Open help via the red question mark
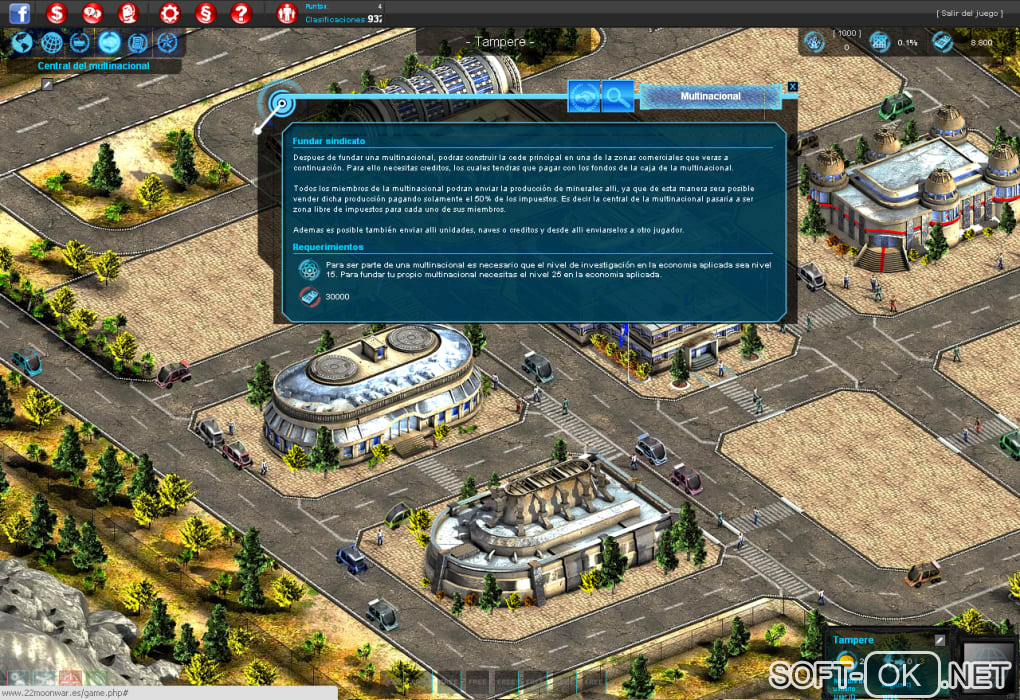 240,13
